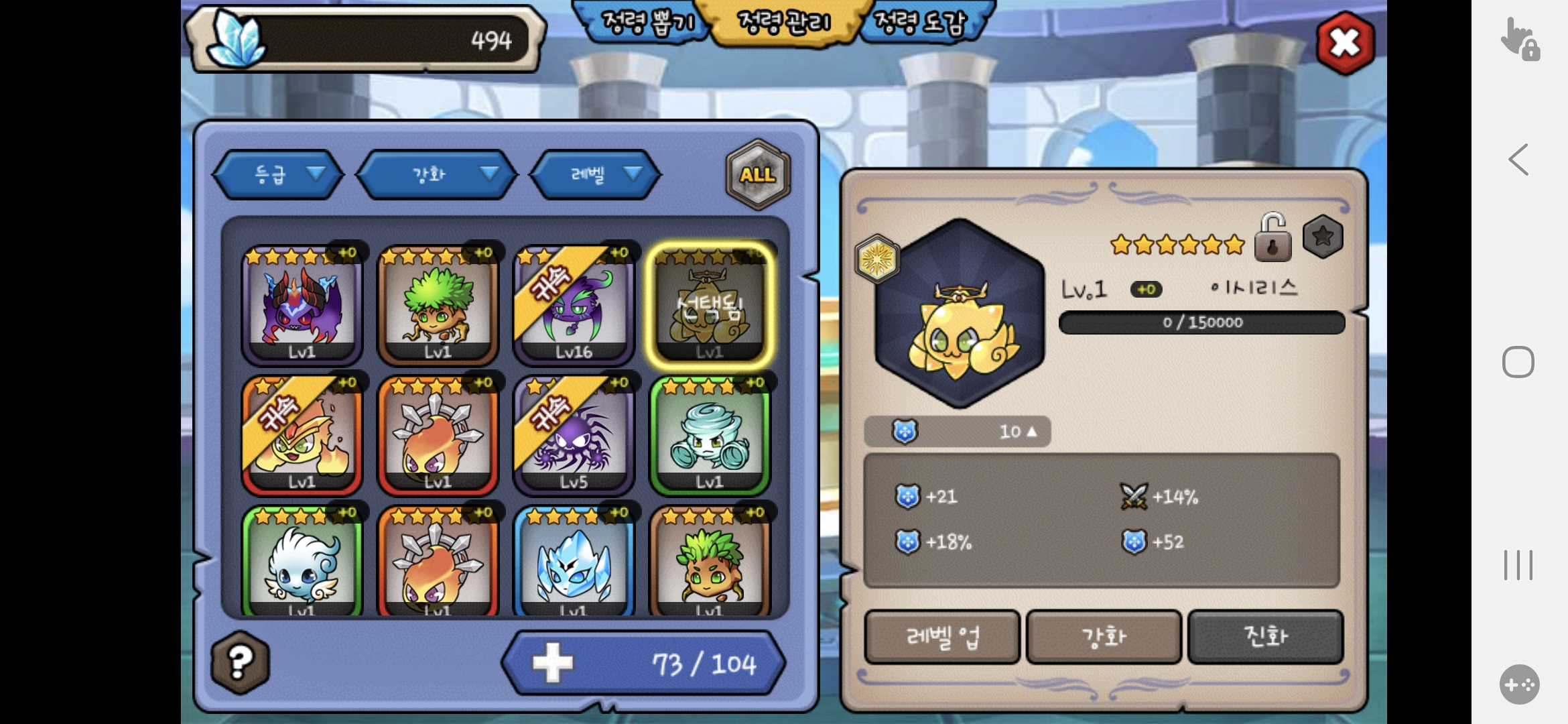Toggle the ALL filter hexagon
1568x724 pixels.
758,174
